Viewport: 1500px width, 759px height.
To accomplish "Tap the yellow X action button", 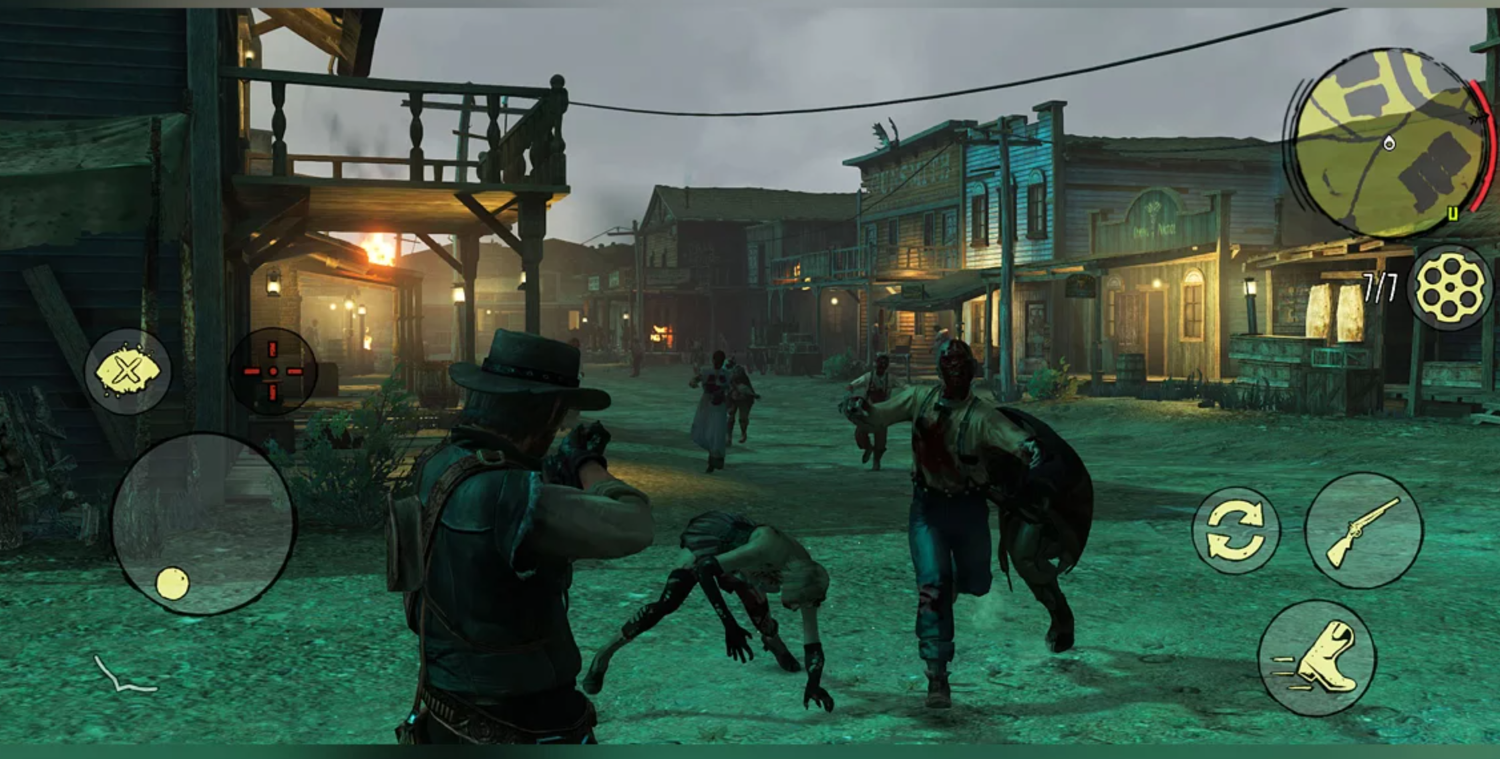I will [x=127, y=372].
